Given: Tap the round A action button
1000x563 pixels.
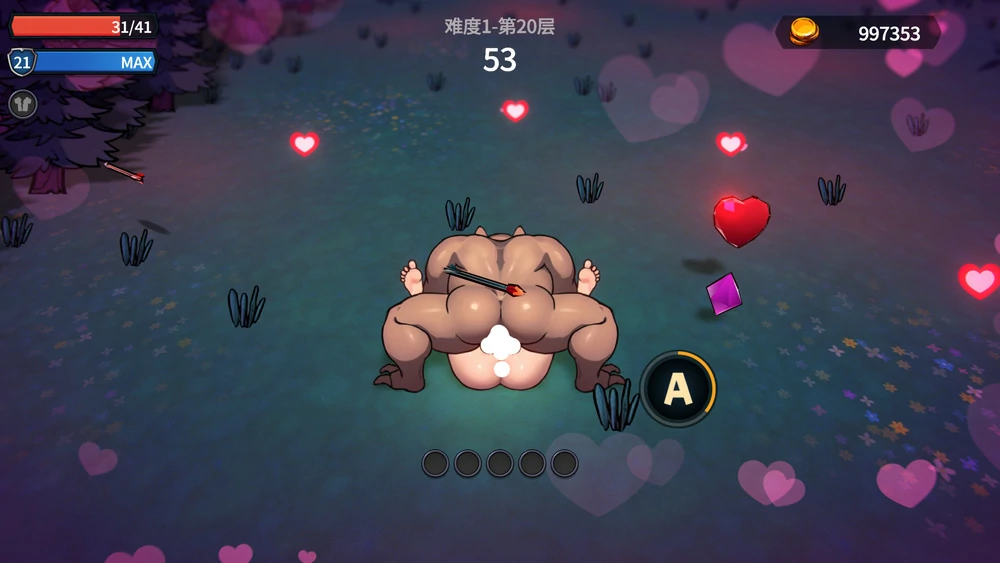Looking at the screenshot, I should tap(678, 389).
